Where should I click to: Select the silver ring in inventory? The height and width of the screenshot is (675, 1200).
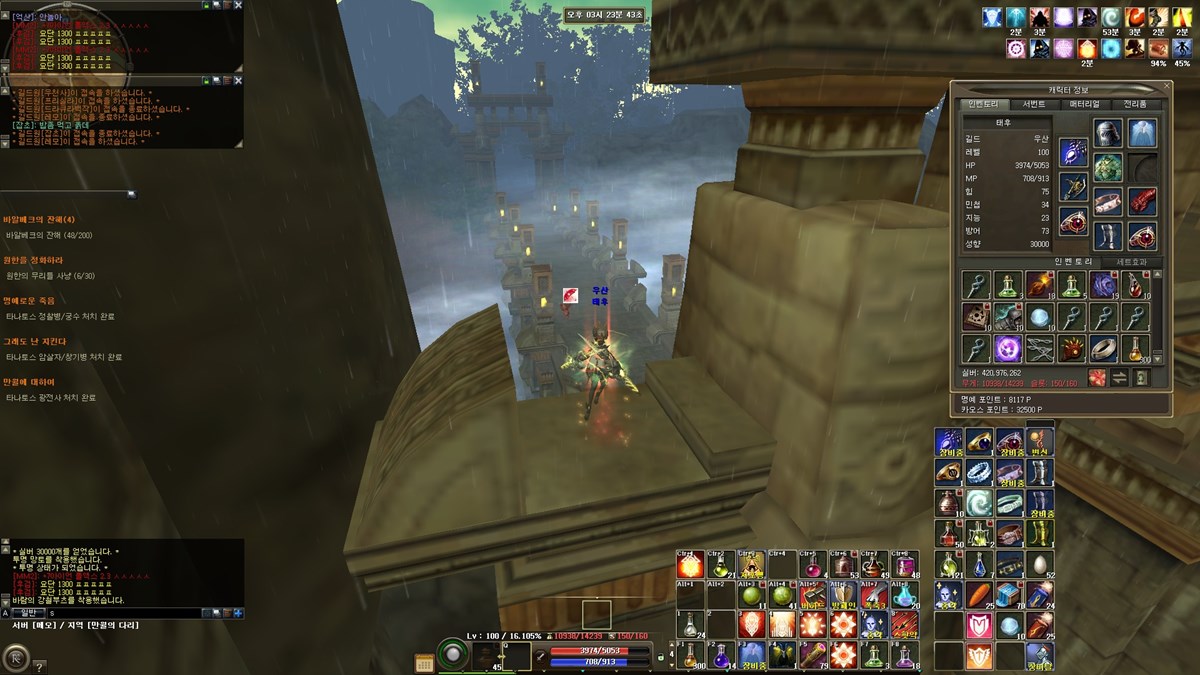[x=1102, y=349]
